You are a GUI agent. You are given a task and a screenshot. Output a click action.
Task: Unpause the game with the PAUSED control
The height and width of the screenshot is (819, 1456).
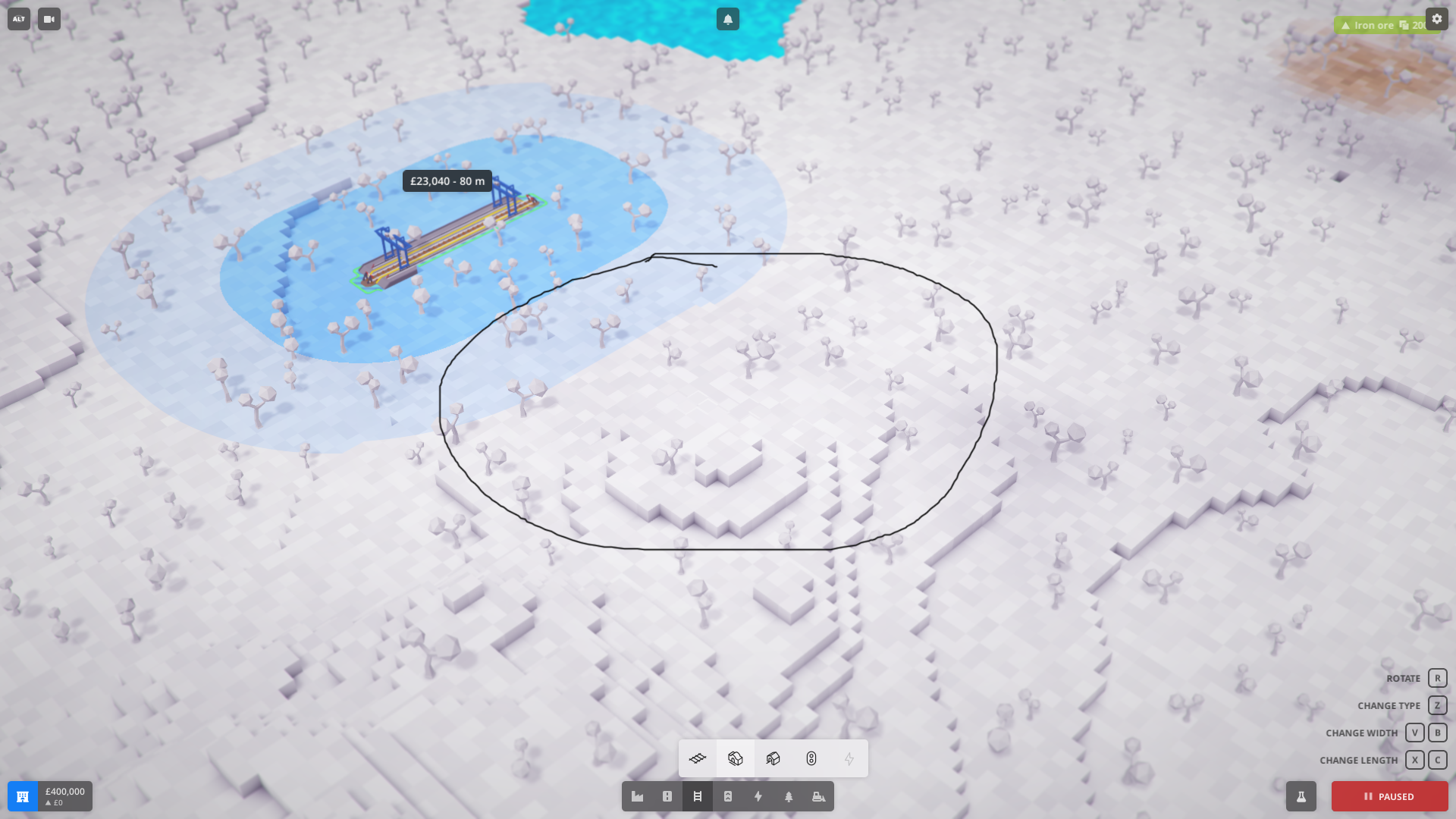point(1389,797)
